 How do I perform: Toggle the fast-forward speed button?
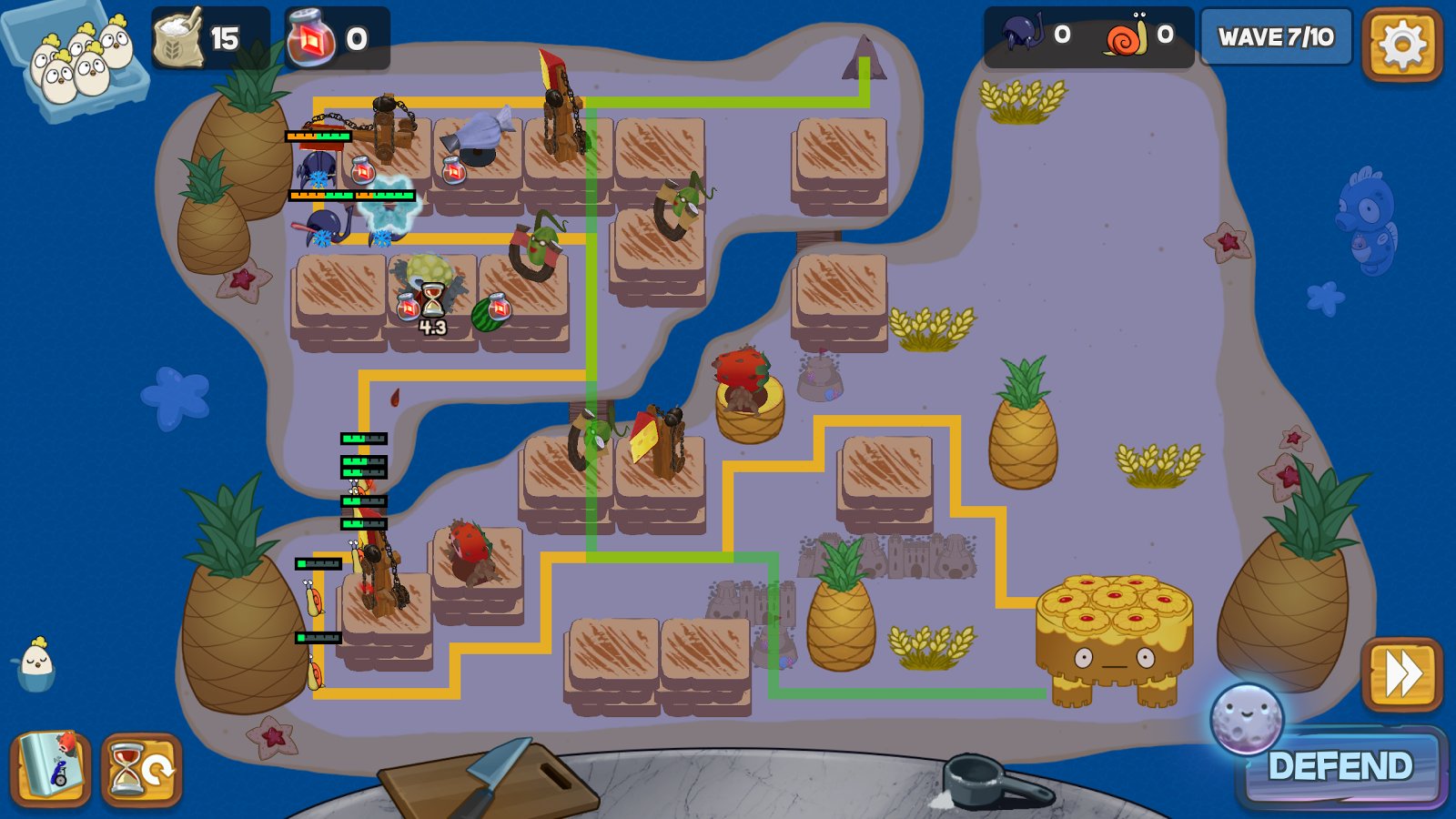pos(1401,674)
